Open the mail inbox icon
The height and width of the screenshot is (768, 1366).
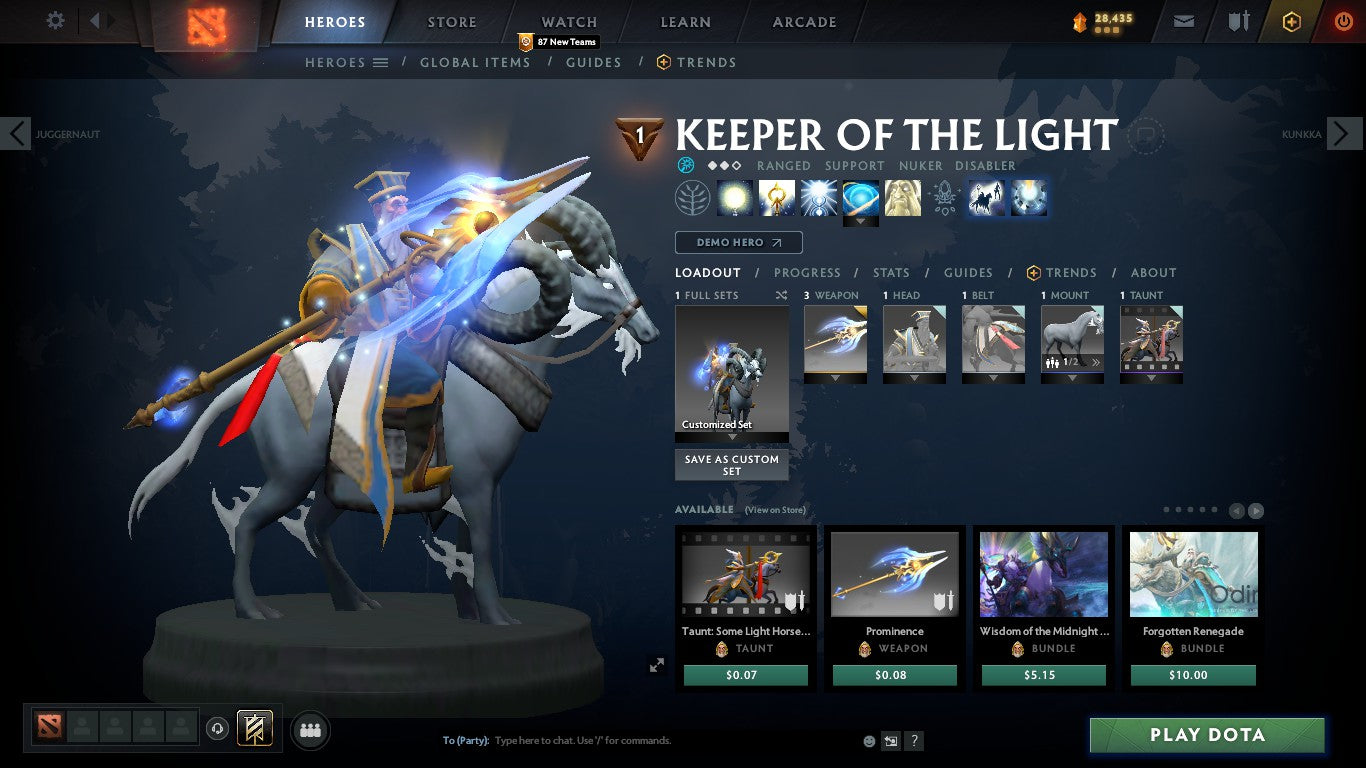click(x=1183, y=20)
